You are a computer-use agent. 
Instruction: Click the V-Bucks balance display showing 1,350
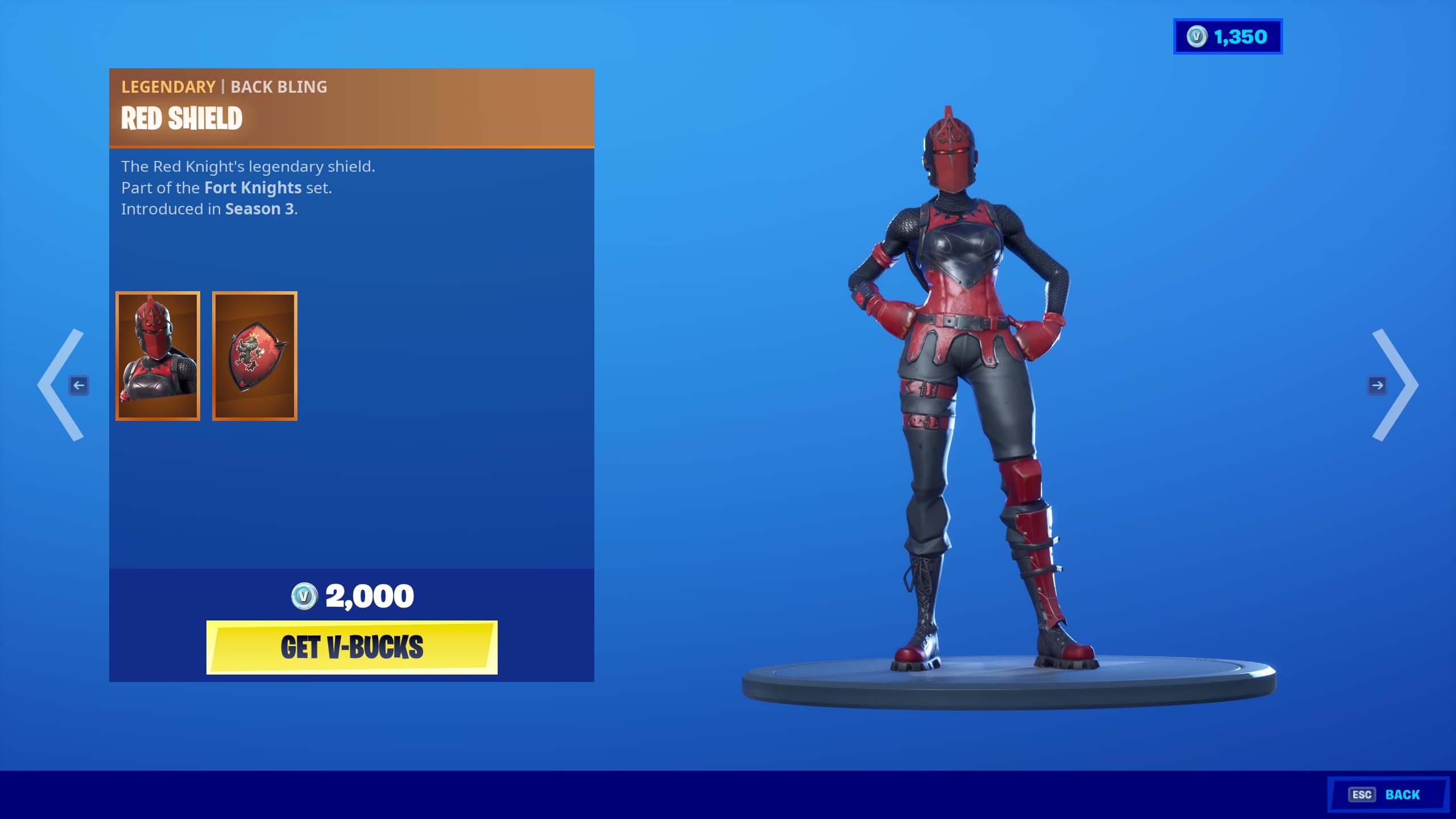[1227, 36]
